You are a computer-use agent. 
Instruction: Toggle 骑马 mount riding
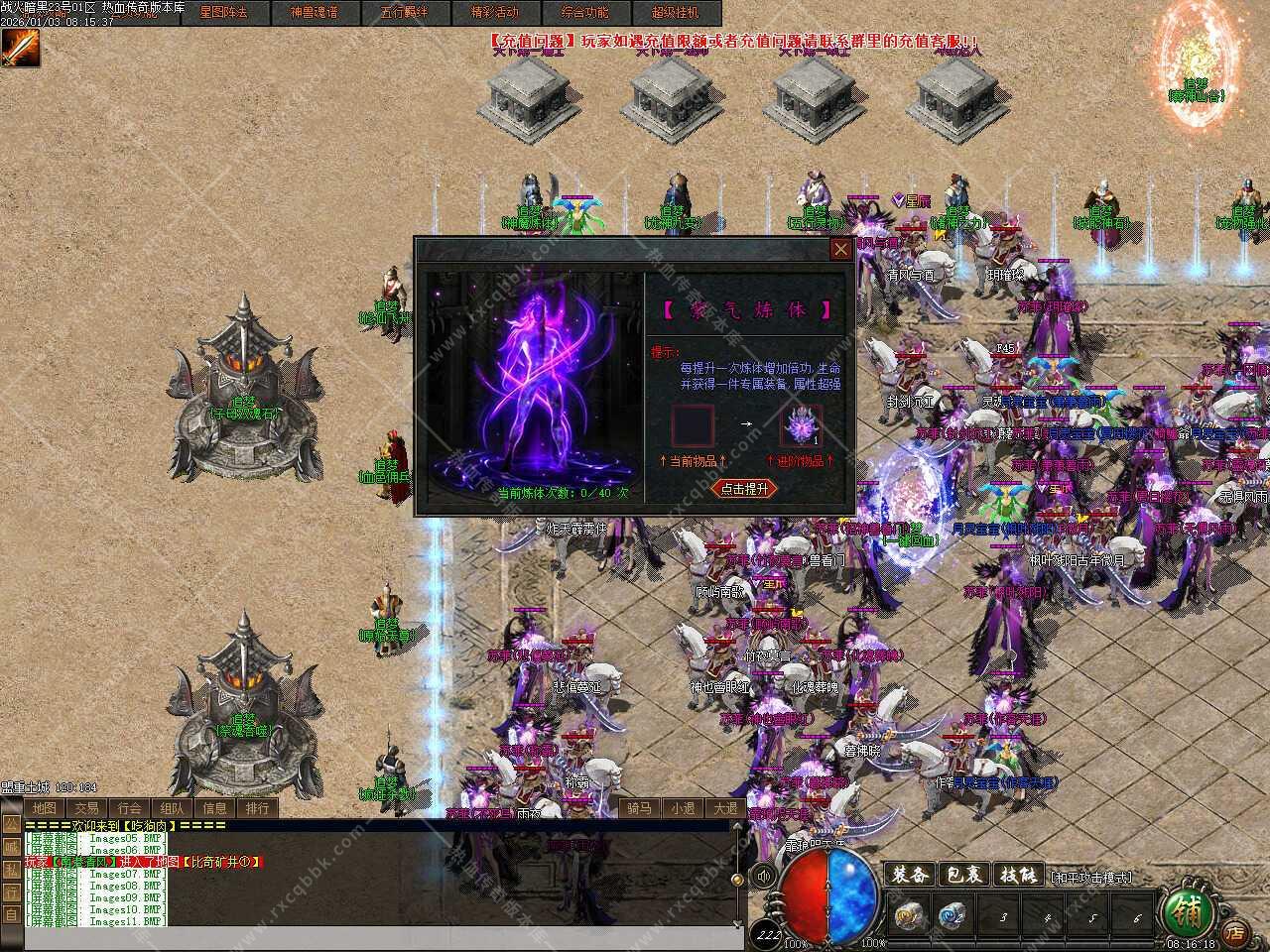639,808
